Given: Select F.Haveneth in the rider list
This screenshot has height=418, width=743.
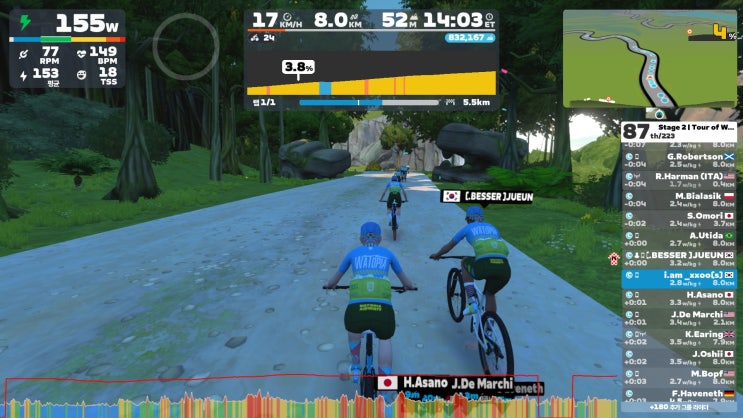Looking at the screenshot, I should click(x=680, y=395).
